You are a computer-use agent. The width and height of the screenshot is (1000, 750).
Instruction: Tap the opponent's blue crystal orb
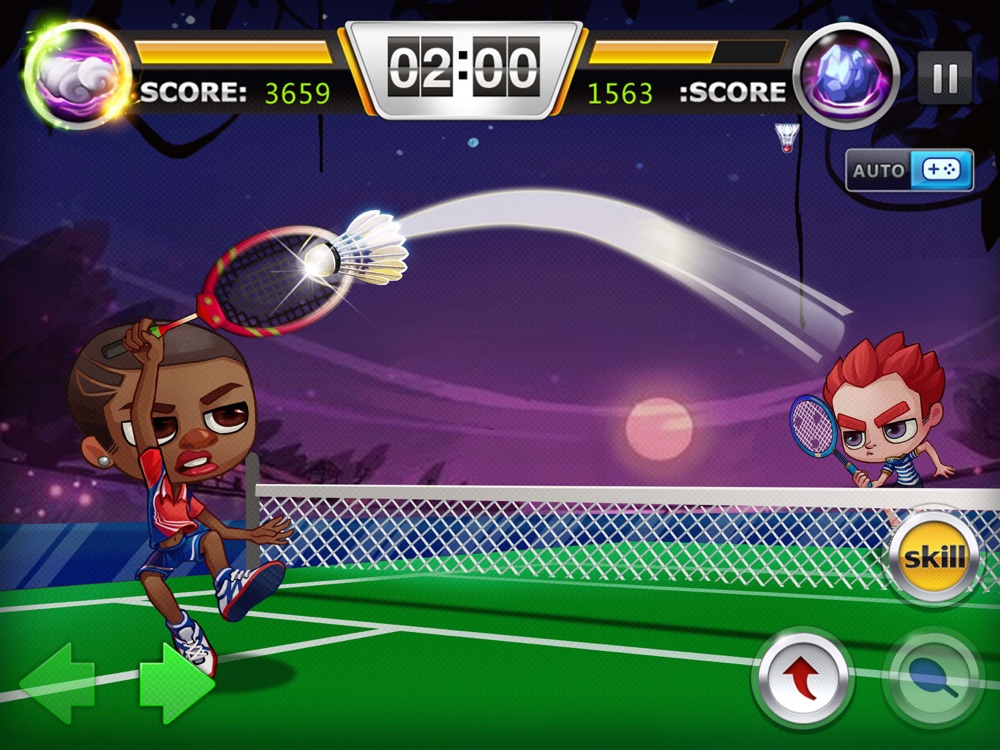tap(845, 76)
